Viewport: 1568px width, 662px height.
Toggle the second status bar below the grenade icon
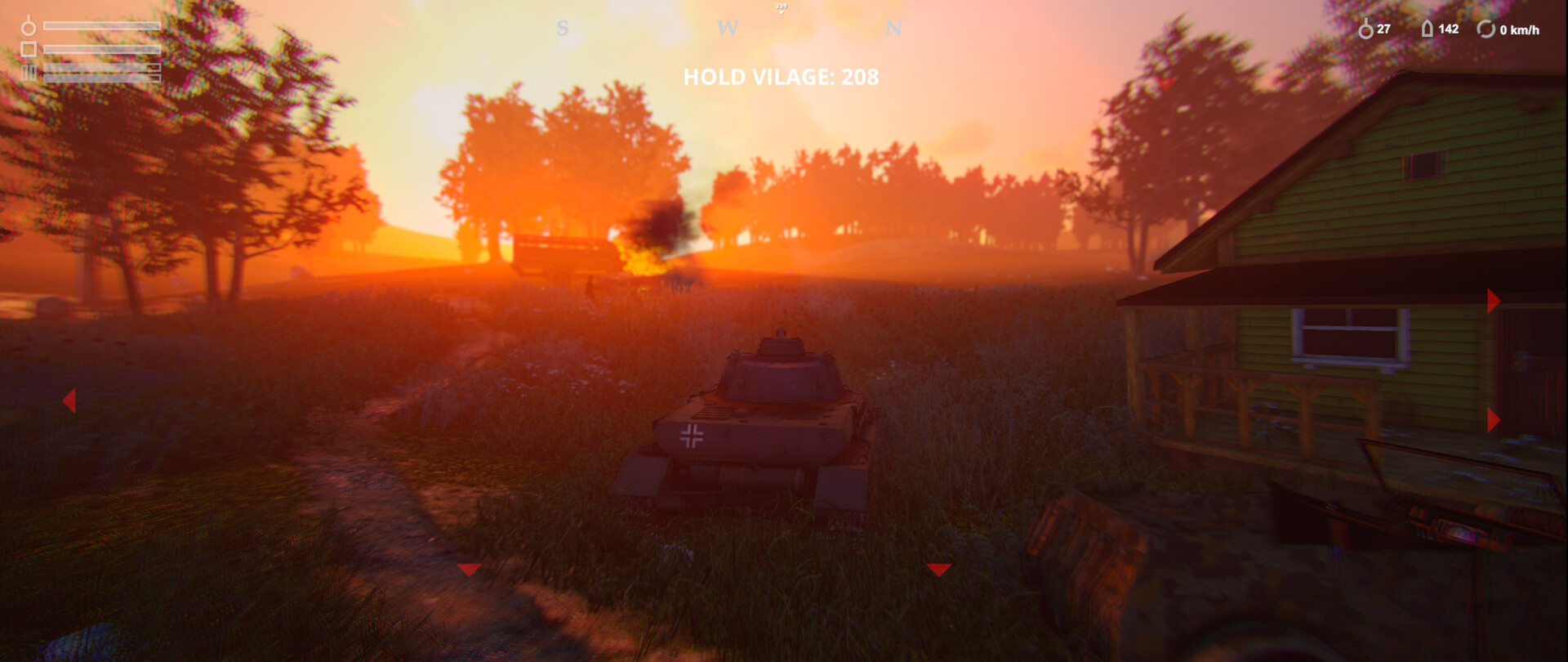102,49
